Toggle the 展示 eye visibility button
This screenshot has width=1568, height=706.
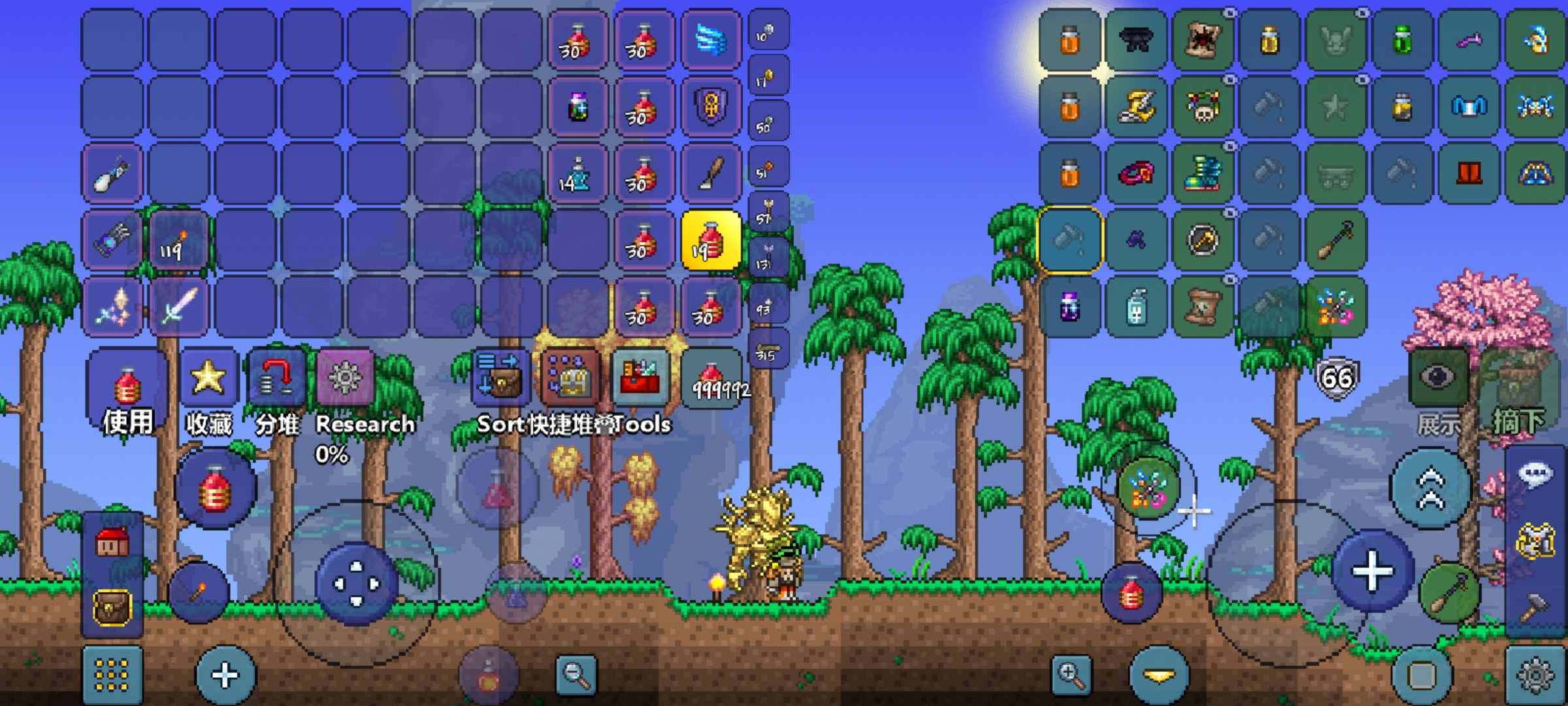[1438, 378]
